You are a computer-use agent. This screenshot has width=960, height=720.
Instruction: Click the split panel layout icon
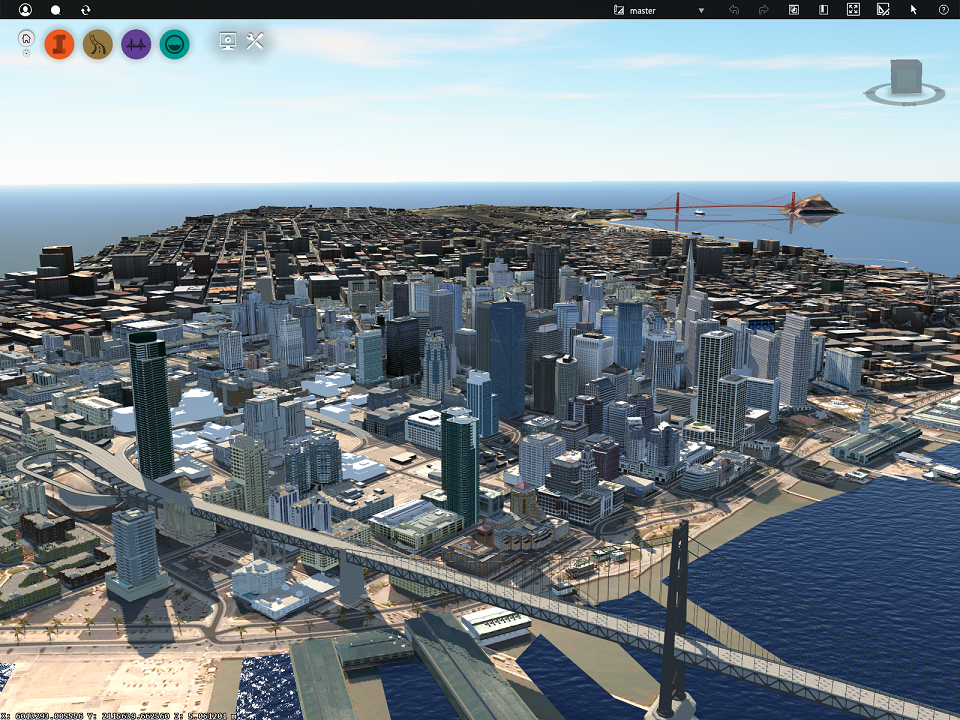click(823, 10)
